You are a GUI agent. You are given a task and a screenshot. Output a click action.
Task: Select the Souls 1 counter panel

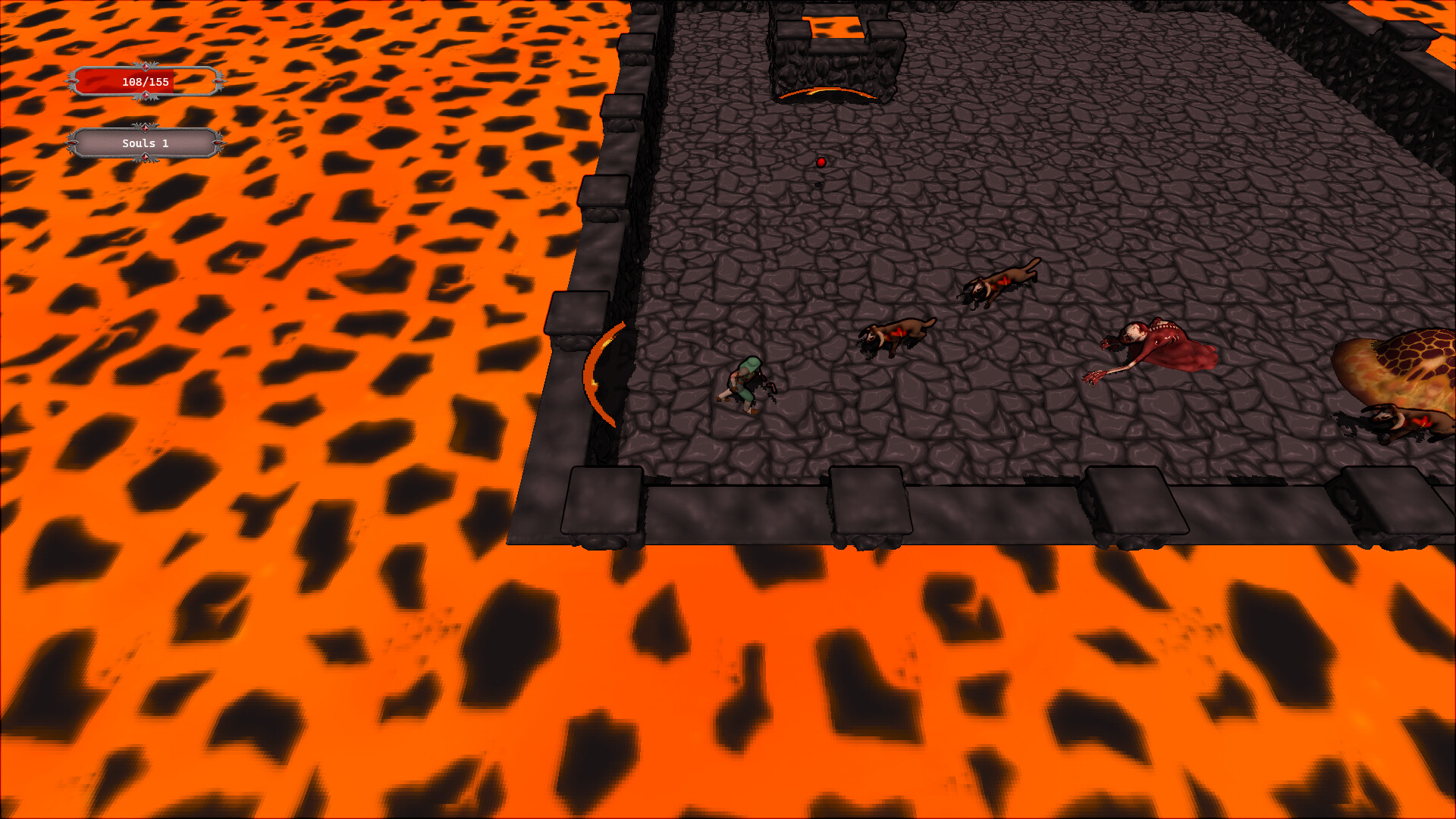pos(144,143)
